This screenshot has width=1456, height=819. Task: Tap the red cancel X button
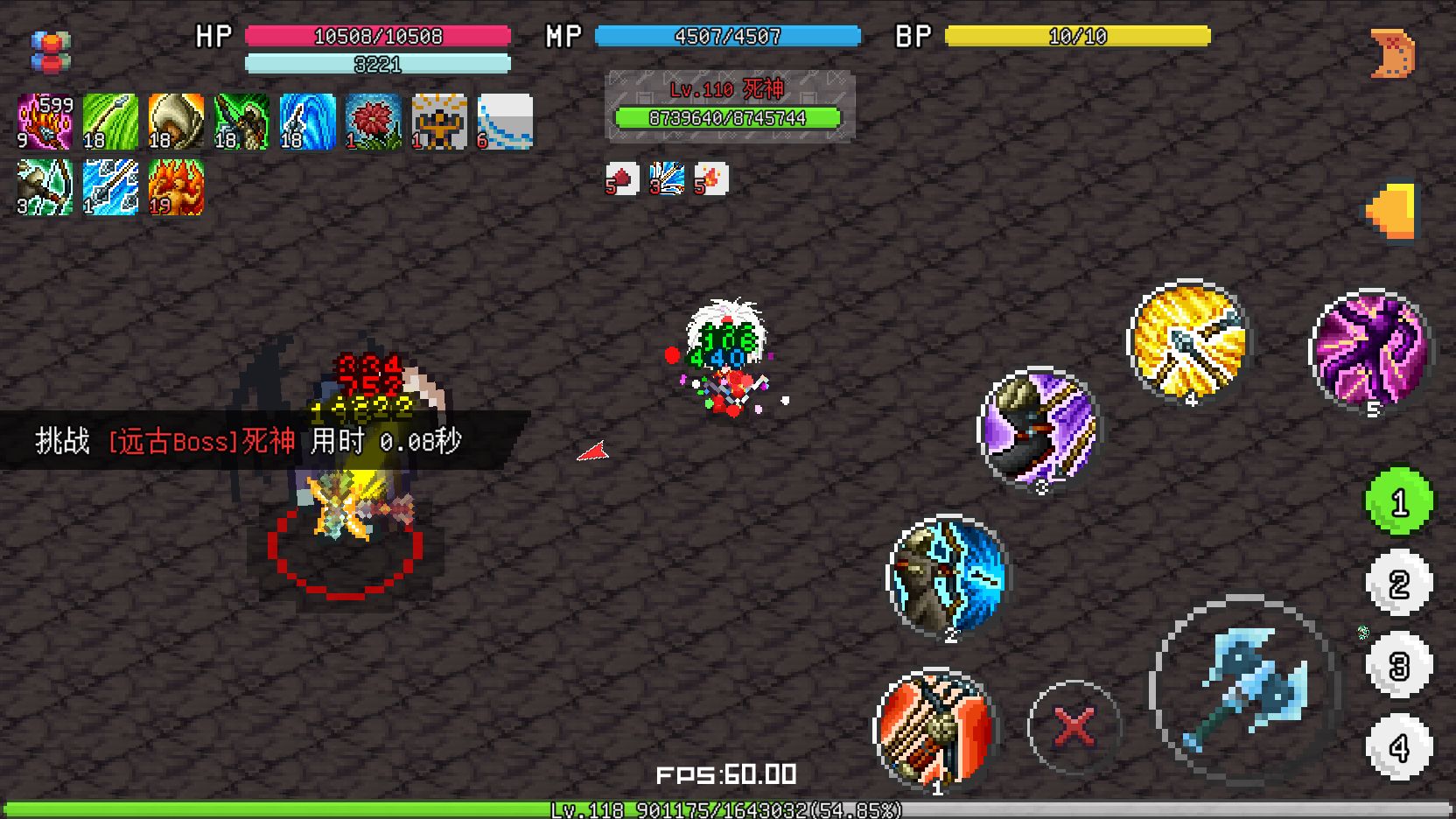(1076, 724)
